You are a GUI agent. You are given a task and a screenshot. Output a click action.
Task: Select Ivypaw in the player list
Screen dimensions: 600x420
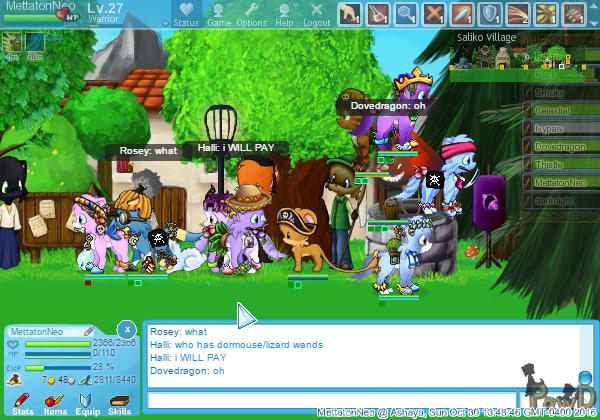560,129
